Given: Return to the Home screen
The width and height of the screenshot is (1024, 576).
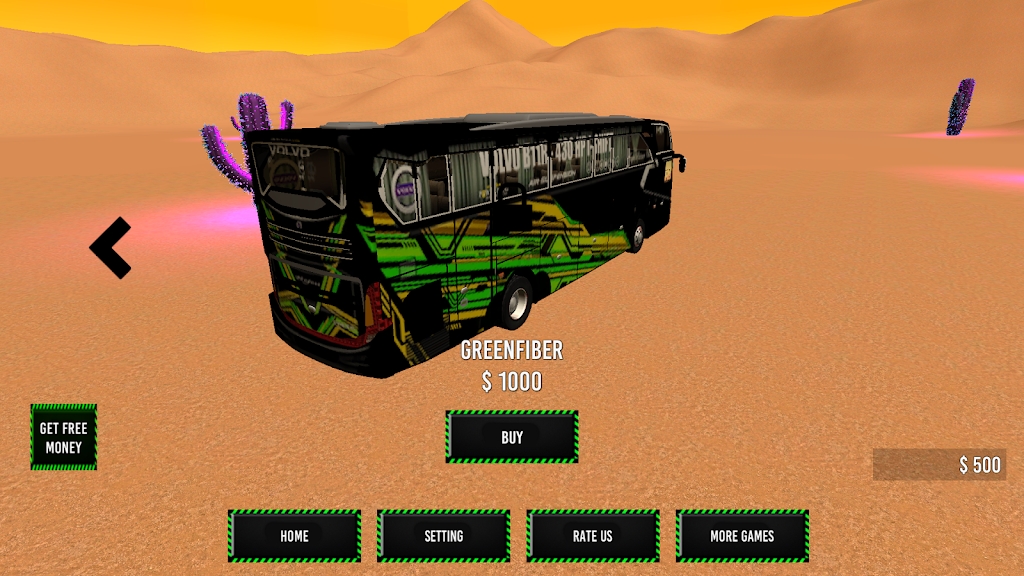Looking at the screenshot, I should (294, 536).
